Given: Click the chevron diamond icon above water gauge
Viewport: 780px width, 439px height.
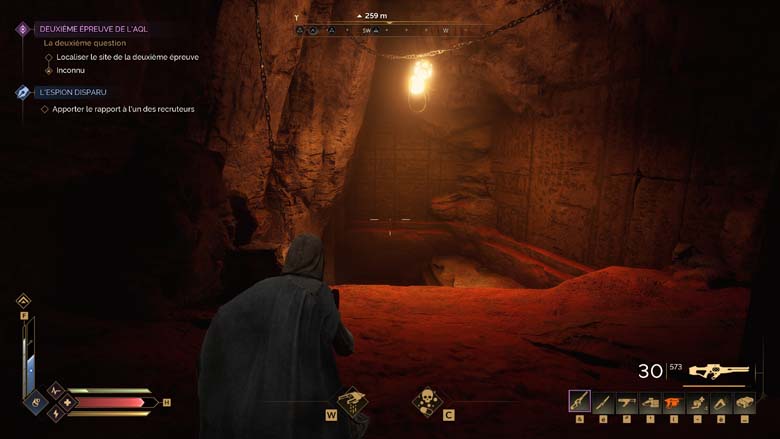Looking at the screenshot, I should 23,300.
